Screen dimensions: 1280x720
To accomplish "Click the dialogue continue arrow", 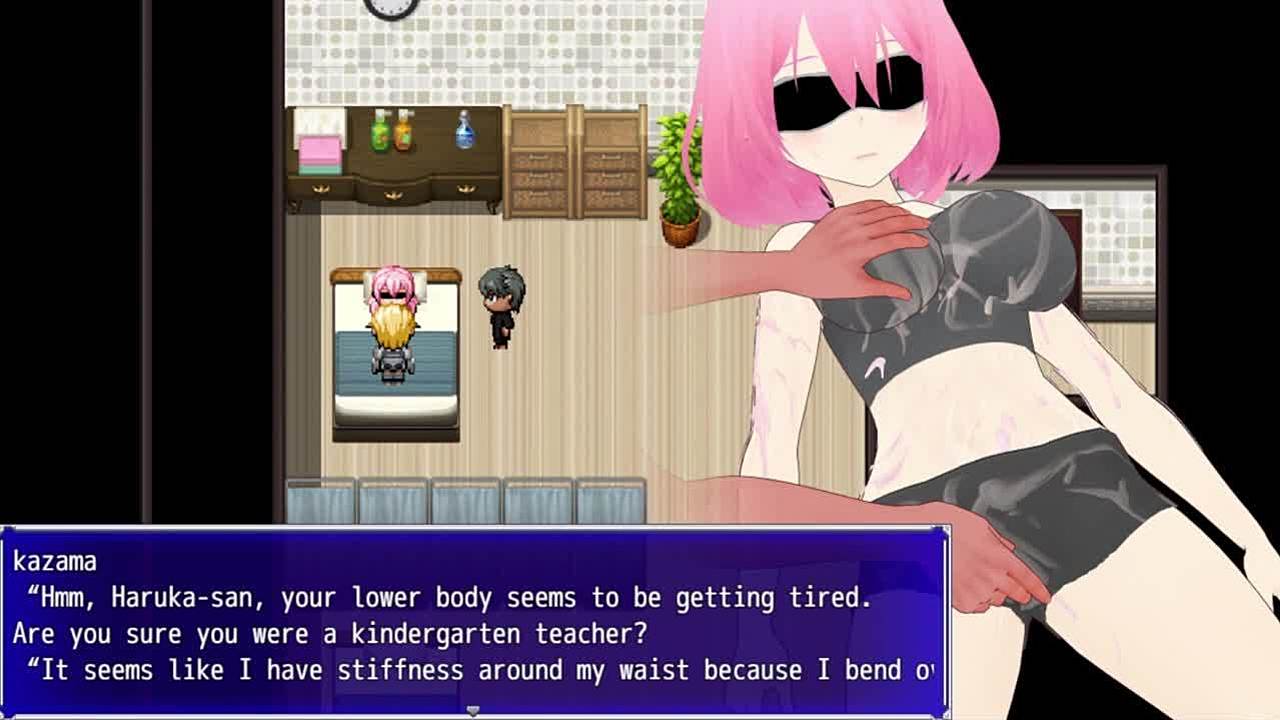I will [x=473, y=710].
